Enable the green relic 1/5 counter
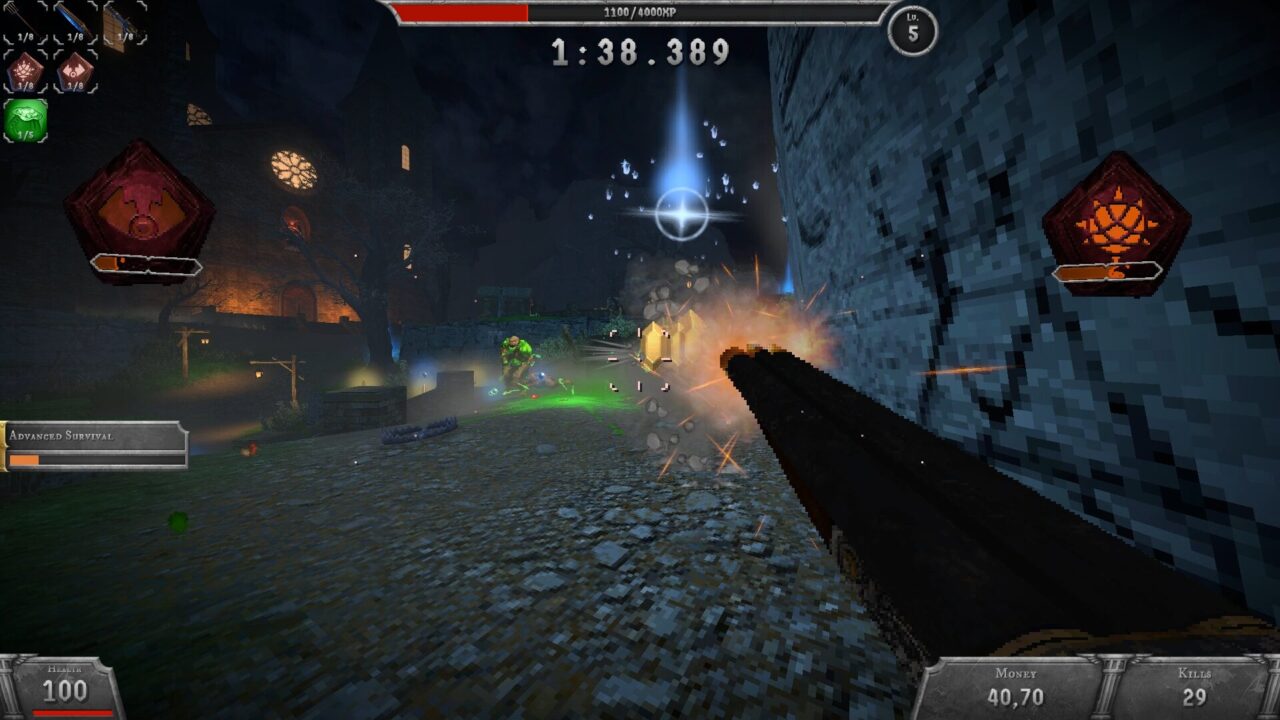The width and height of the screenshot is (1280, 720). point(25,134)
